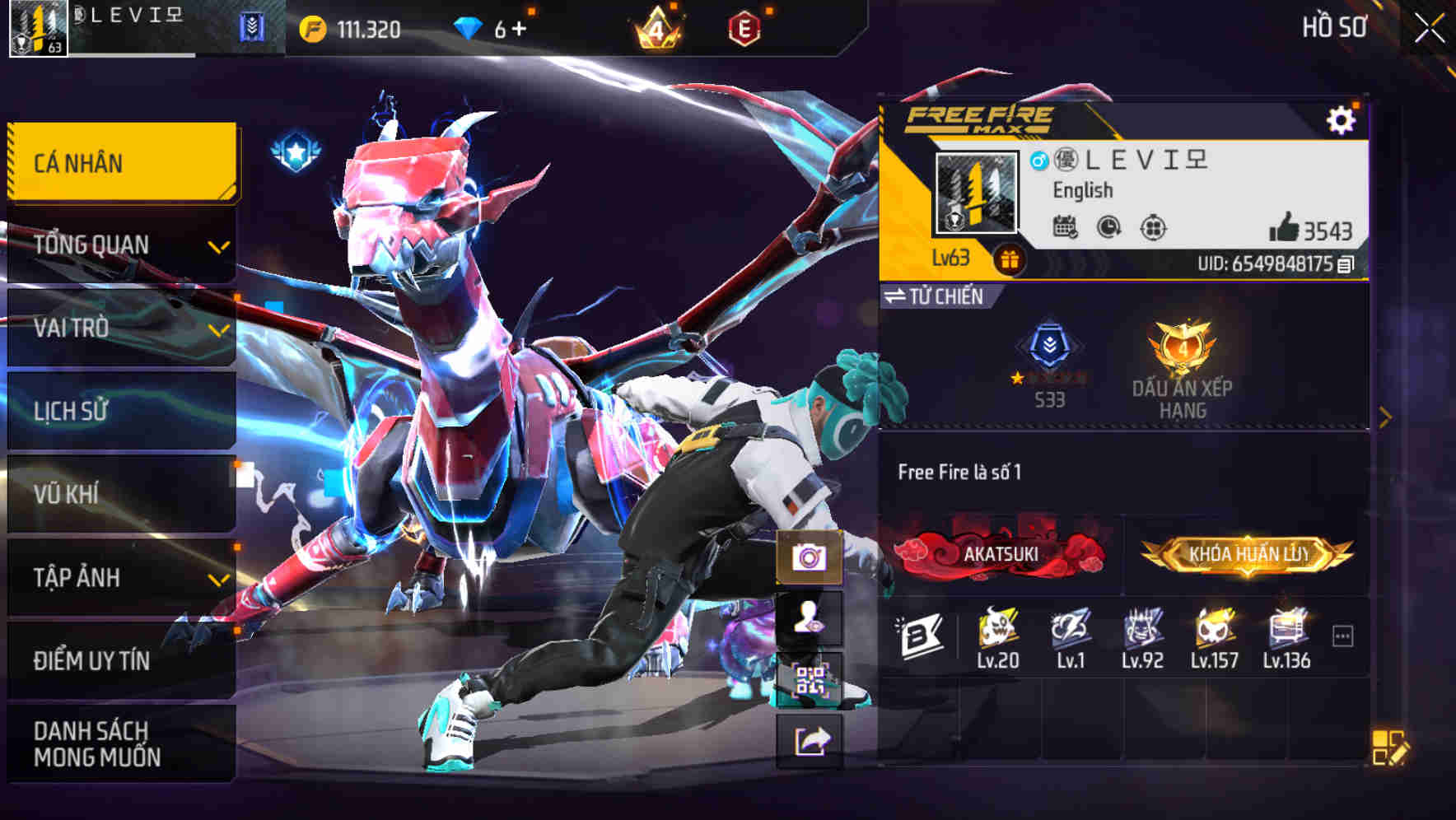Tap the diamond balance icon
Screen dimensions: 1456x820
coord(467,27)
